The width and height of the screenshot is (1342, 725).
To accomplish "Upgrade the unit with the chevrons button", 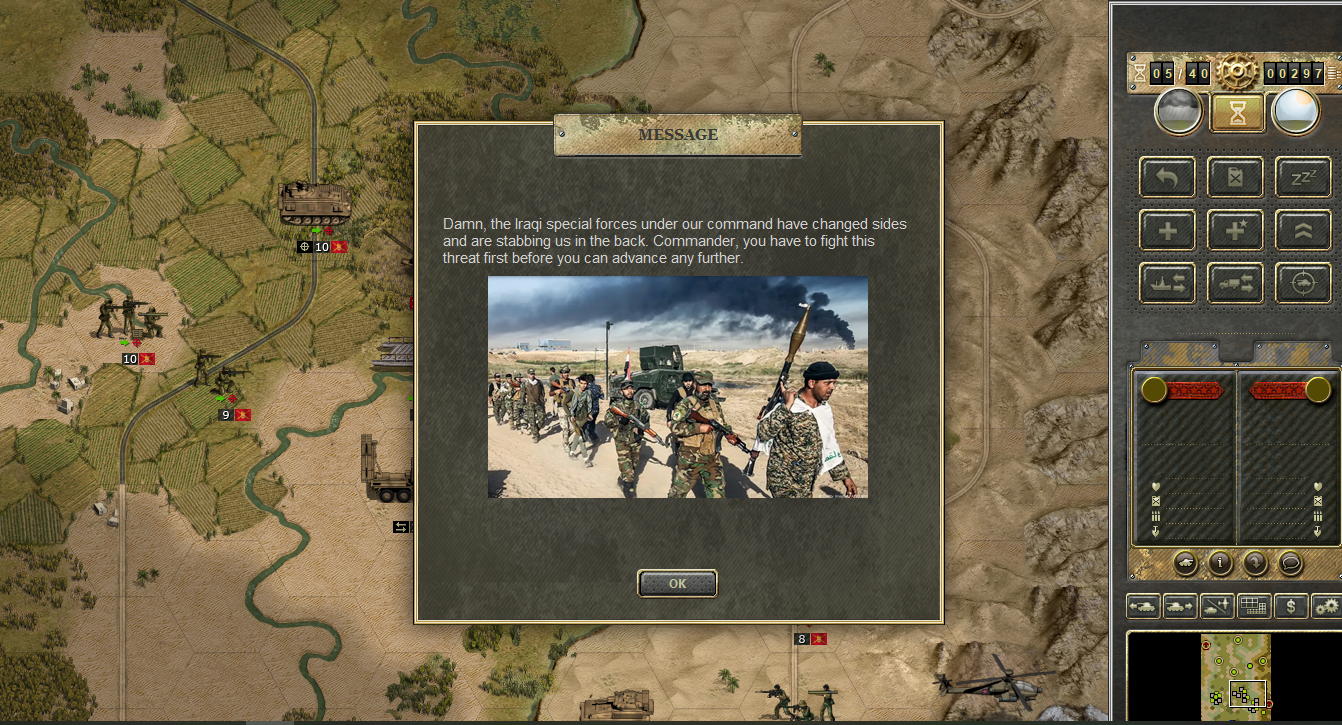I will click(x=1303, y=230).
